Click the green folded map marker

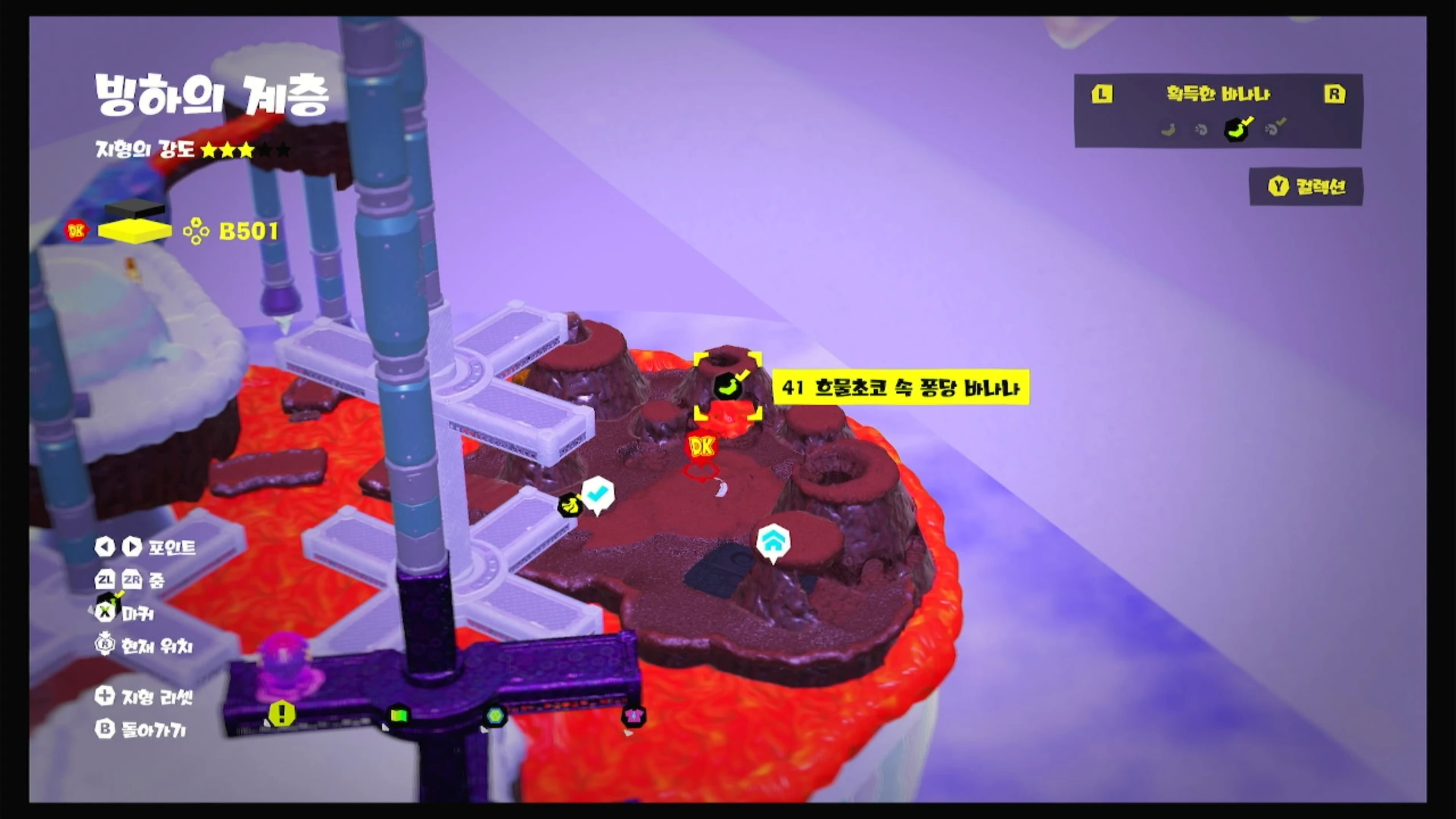click(x=399, y=714)
